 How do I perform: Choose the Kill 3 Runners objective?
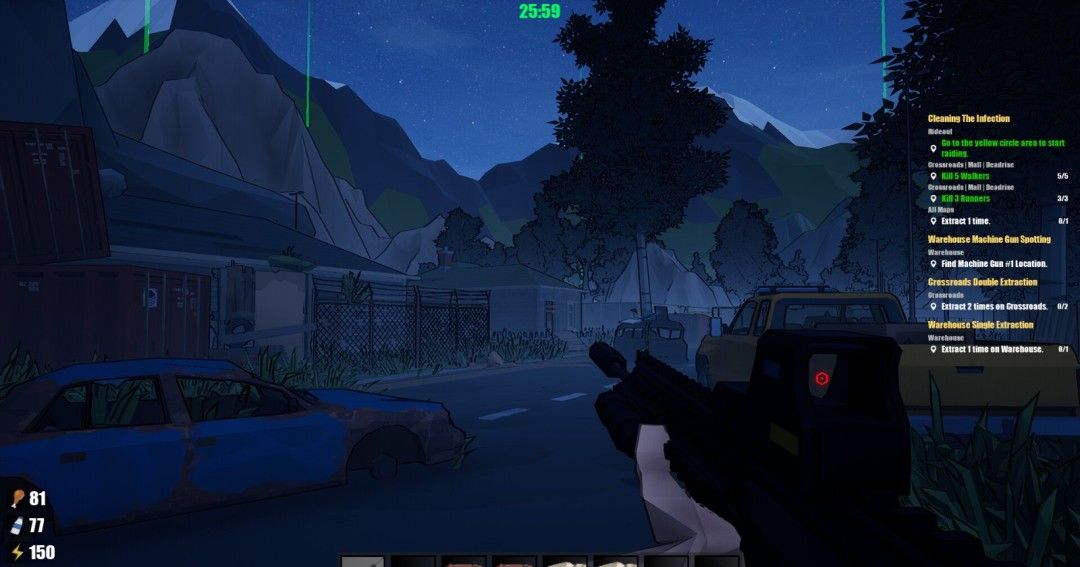[x=966, y=198]
